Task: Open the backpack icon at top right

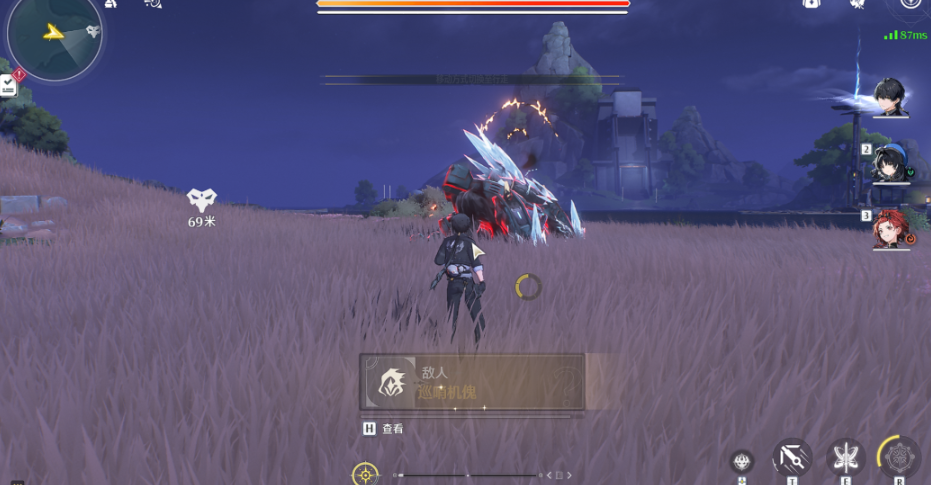Action: pos(812,4)
